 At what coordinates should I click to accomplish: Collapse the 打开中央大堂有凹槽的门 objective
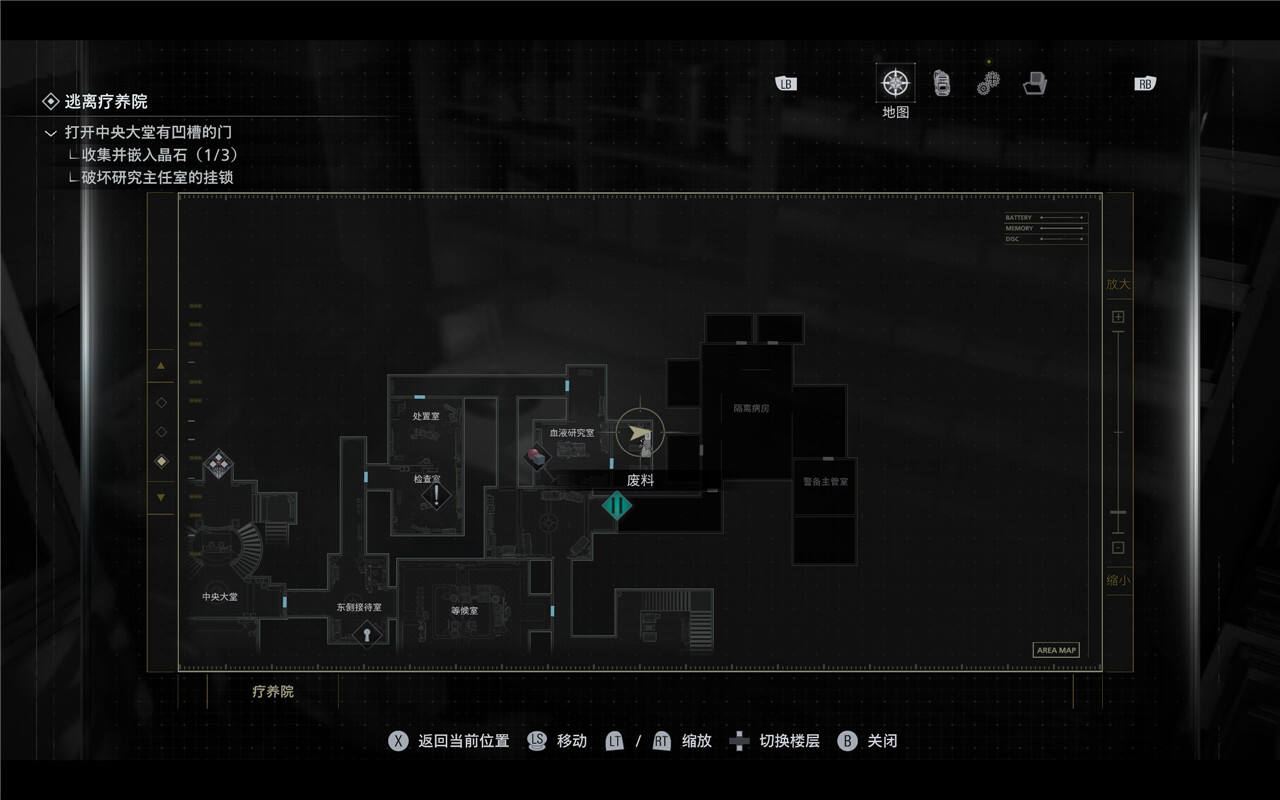pyautogui.click(x=51, y=132)
